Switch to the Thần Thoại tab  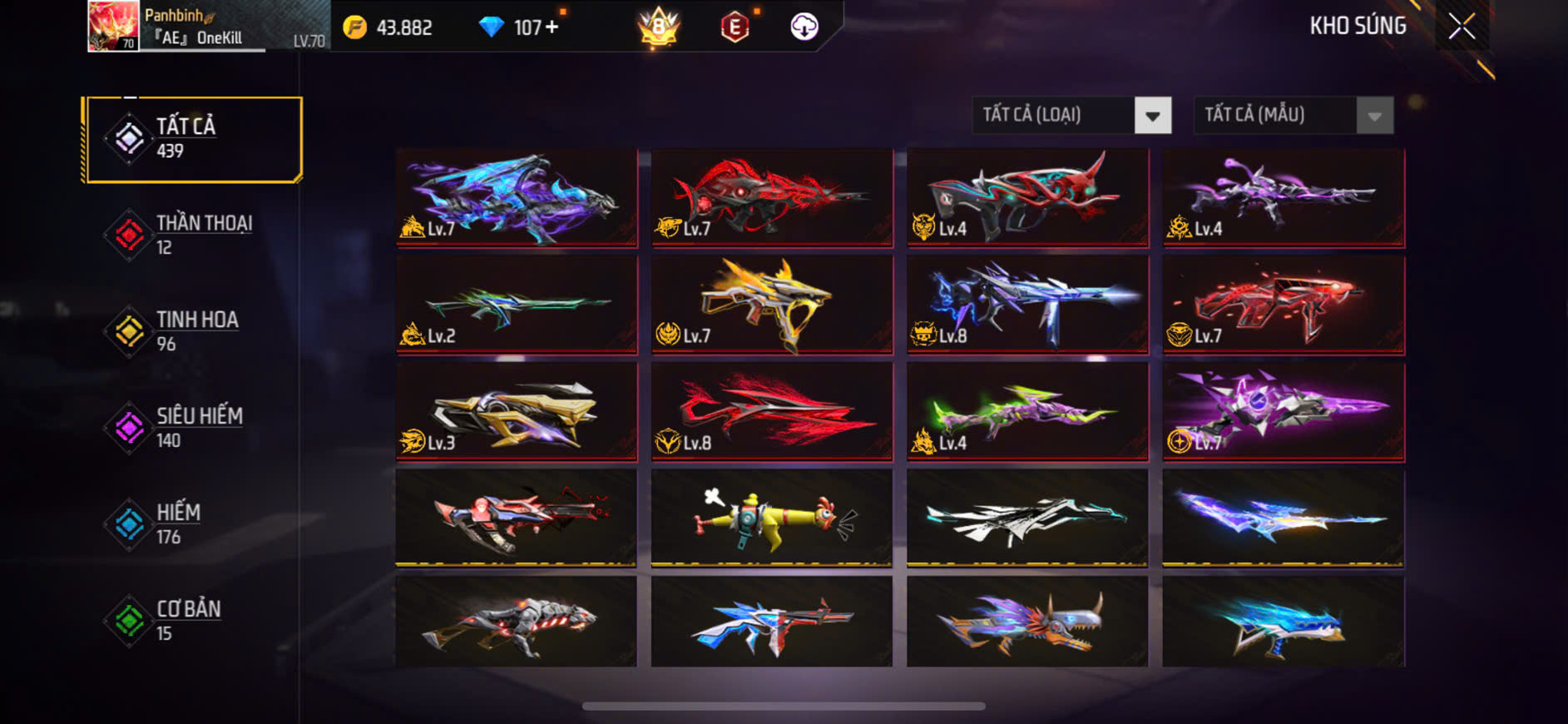pyautogui.click(x=193, y=236)
